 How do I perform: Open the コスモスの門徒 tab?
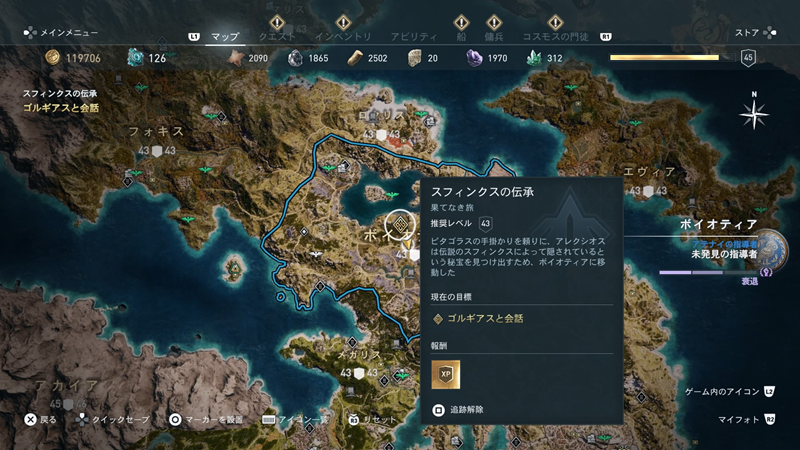(x=558, y=37)
